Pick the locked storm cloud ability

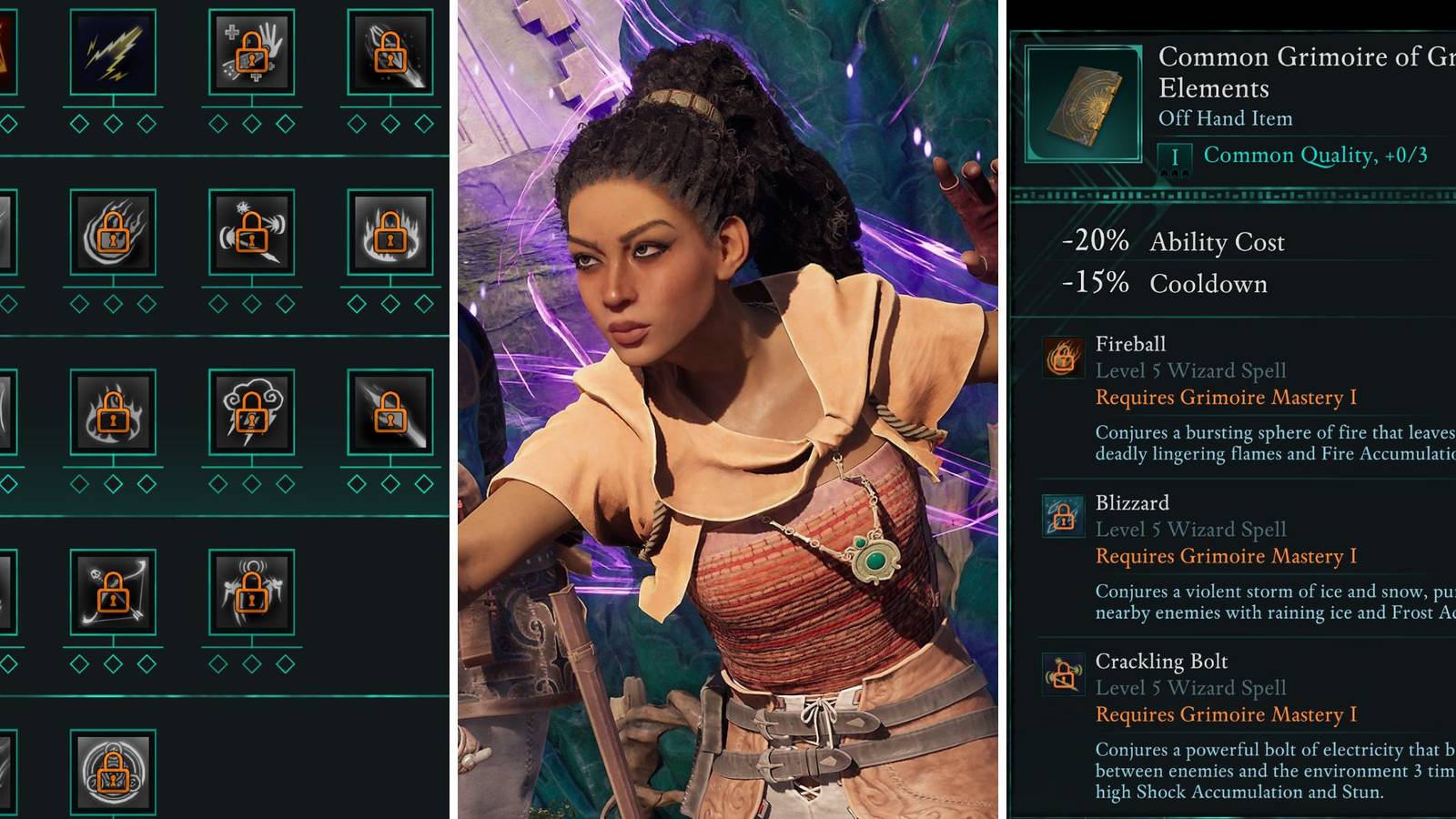(x=251, y=412)
